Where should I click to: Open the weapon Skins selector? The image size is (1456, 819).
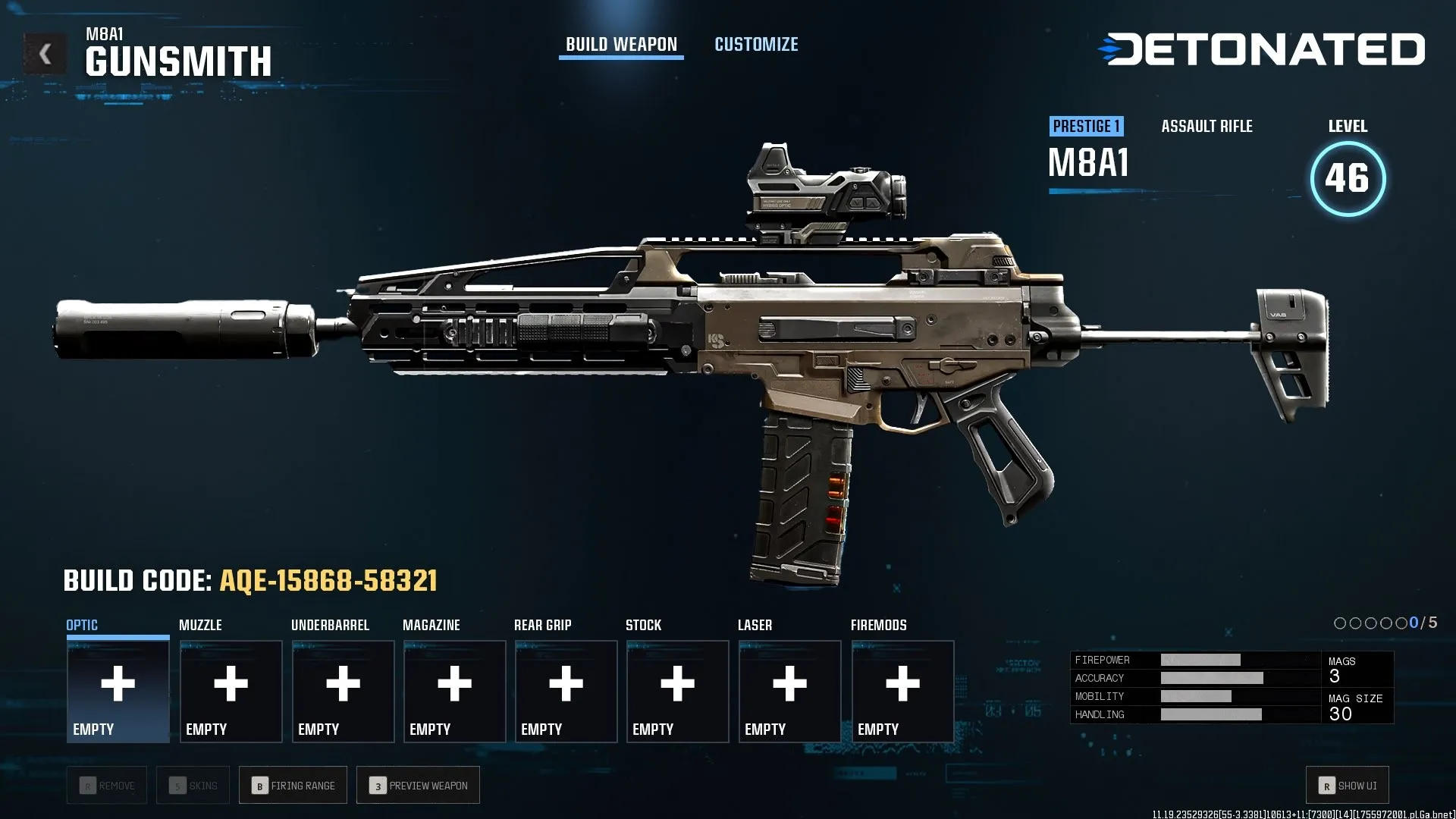point(193,785)
